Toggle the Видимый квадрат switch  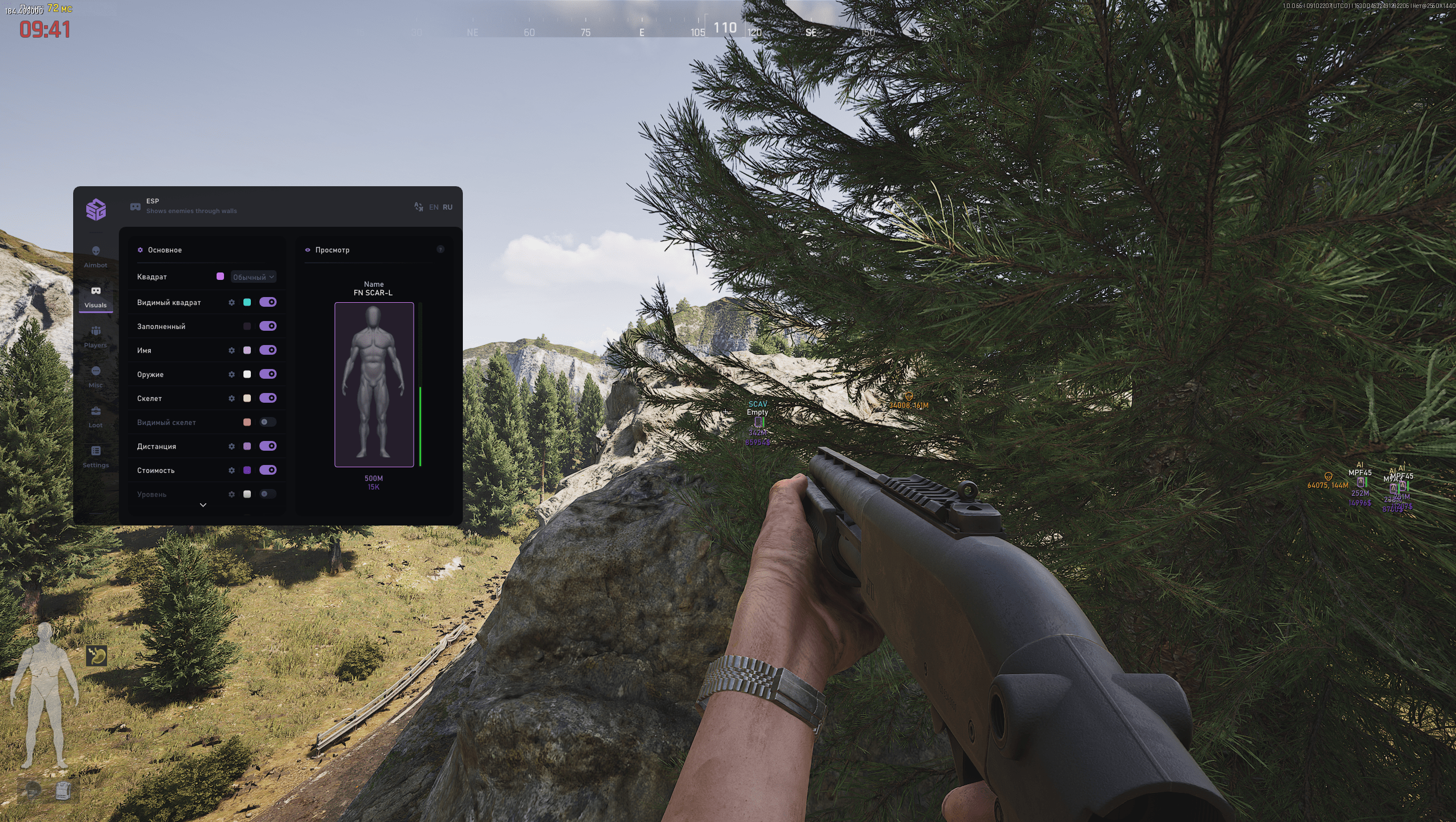click(x=267, y=302)
